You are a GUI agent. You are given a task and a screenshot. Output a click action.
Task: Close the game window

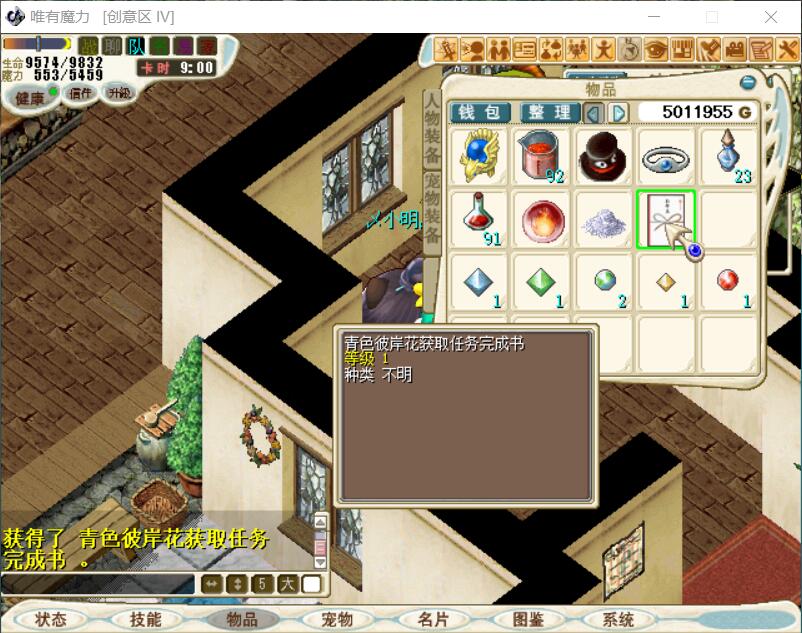(x=771, y=17)
